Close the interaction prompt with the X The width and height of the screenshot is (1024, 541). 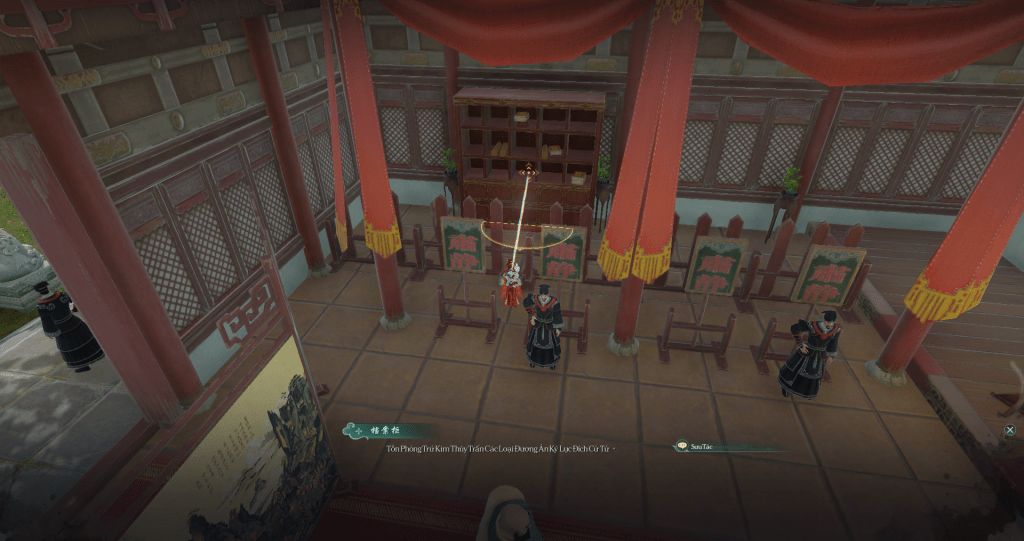coord(1010,430)
